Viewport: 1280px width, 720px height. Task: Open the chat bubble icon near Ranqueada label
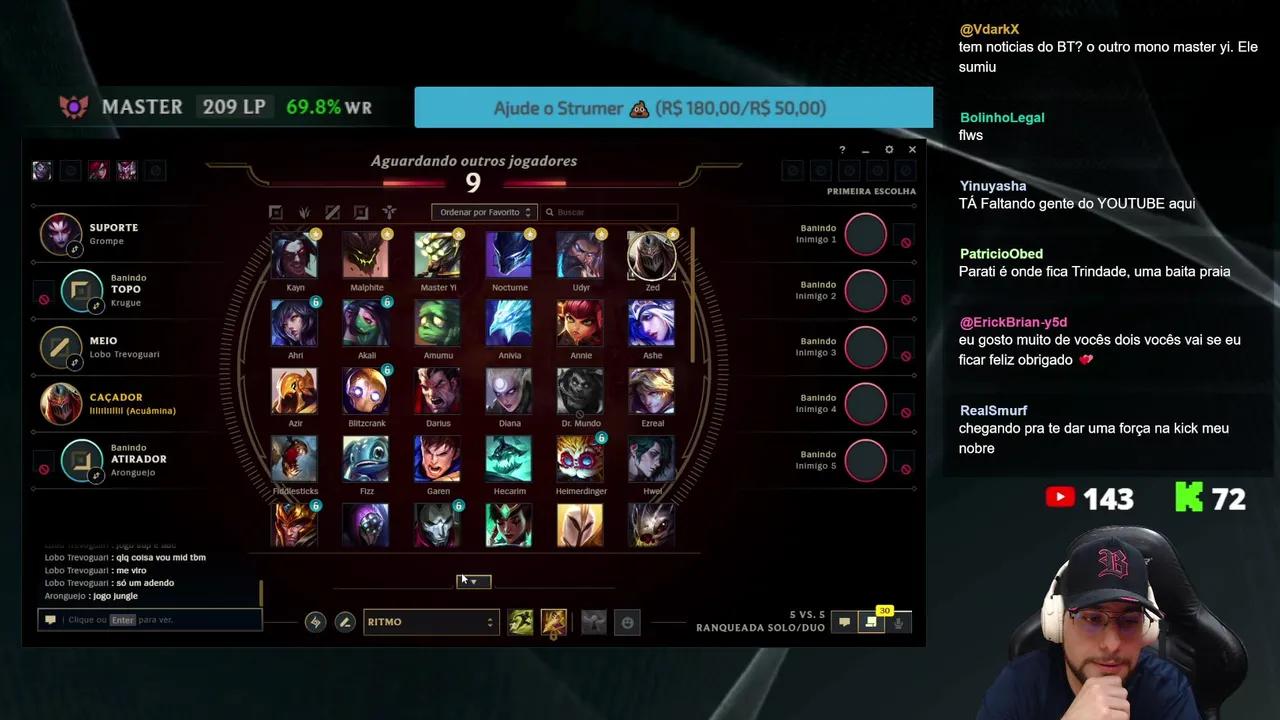click(x=844, y=621)
